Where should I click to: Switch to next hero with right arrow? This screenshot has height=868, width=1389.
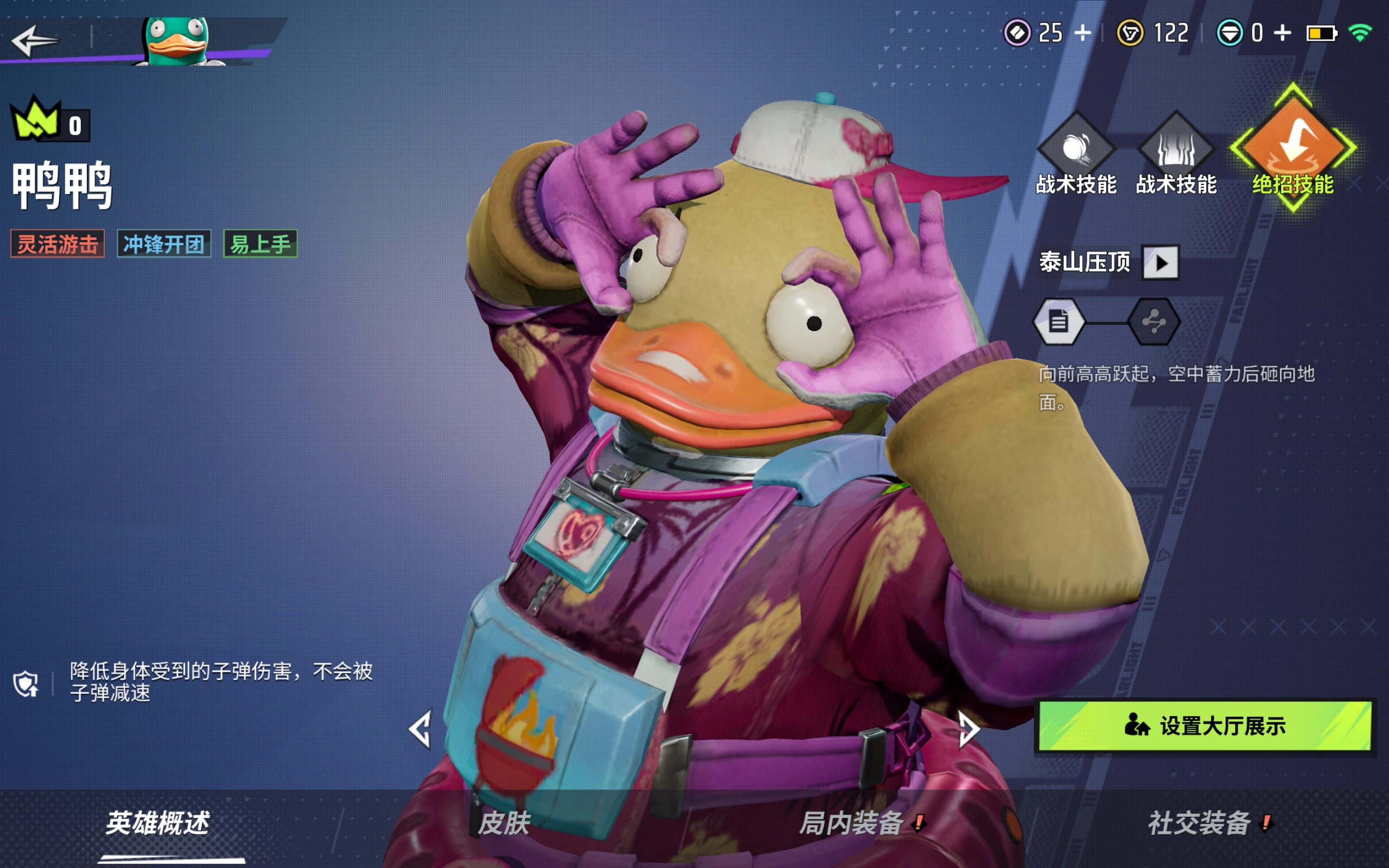pyautogui.click(x=969, y=730)
